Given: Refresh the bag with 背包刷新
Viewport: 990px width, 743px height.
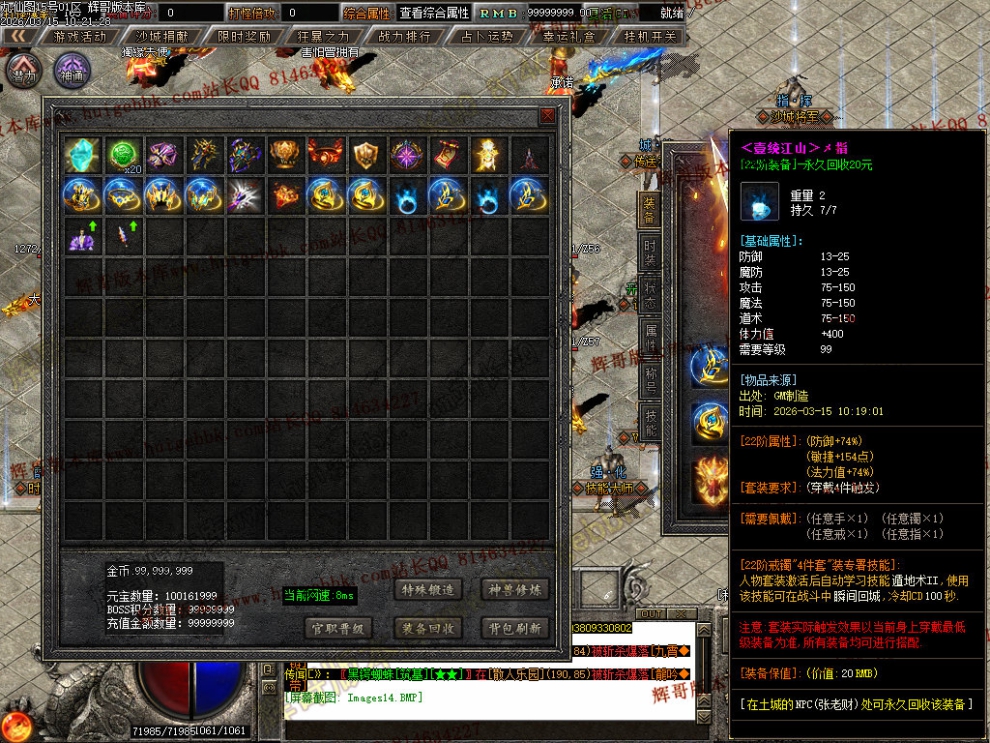Looking at the screenshot, I should [515, 628].
